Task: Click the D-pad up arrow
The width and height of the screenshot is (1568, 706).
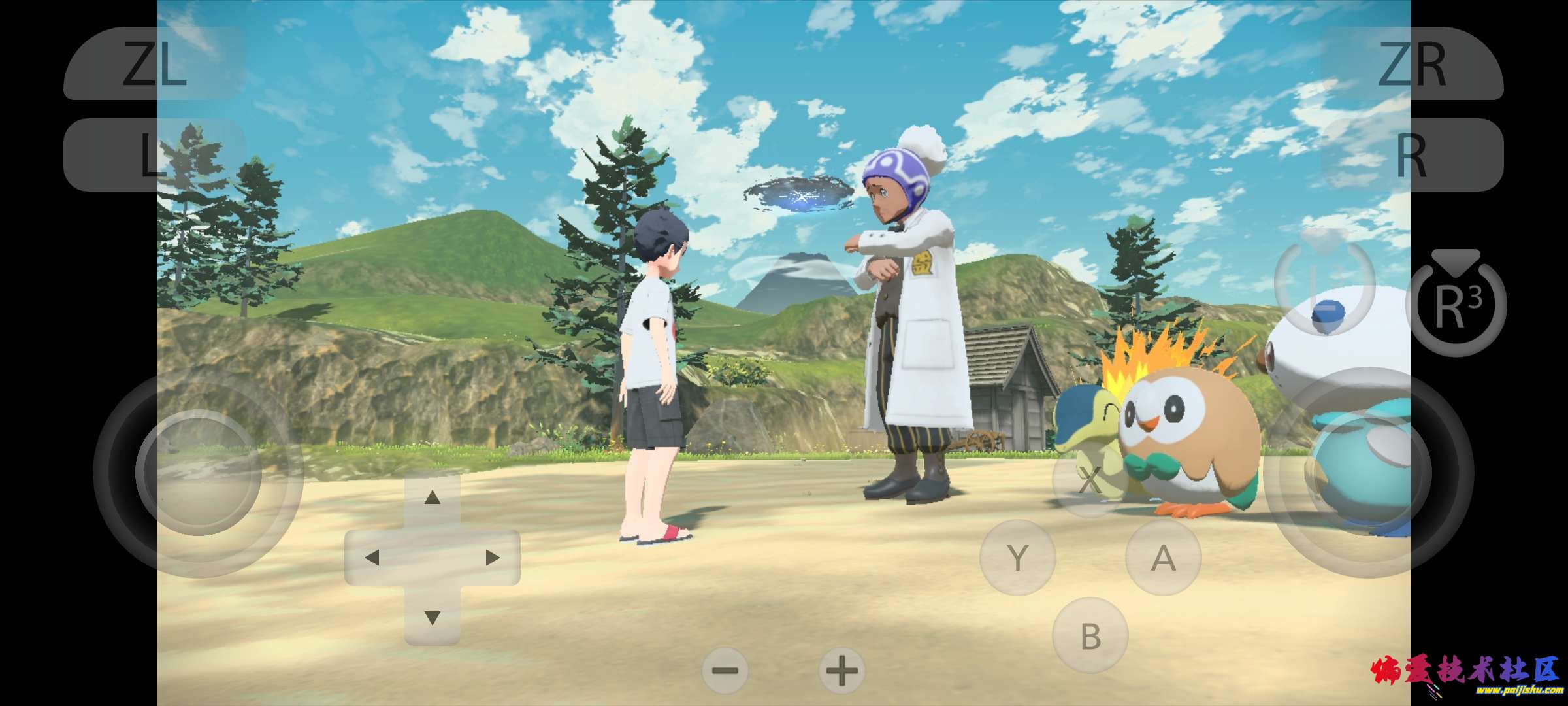Action: (x=432, y=499)
